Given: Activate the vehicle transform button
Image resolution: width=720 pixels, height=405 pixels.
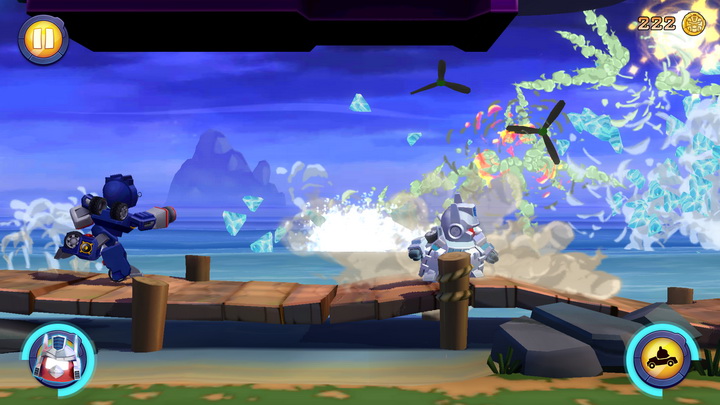Looking at the screenshot, I should [x=661, y=358].
